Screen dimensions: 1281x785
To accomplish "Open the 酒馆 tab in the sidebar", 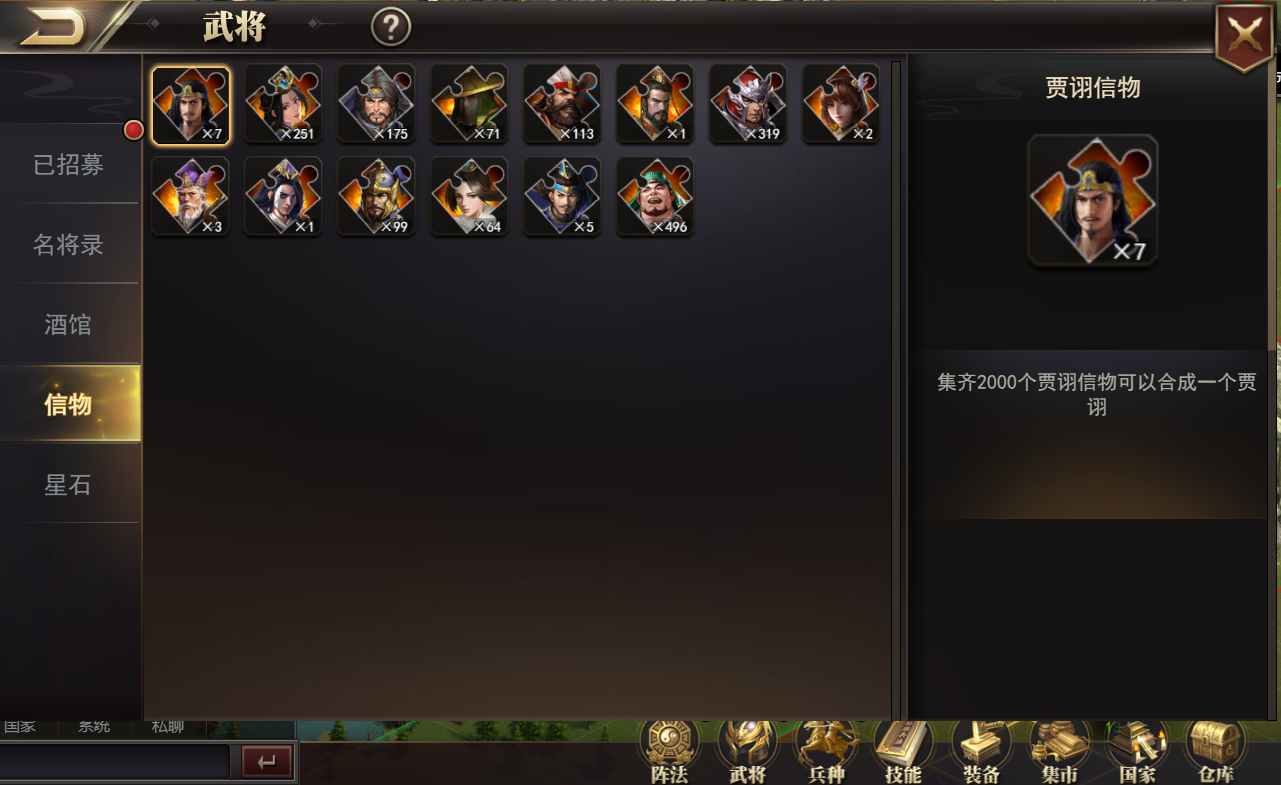I will (x=68, y=323).
